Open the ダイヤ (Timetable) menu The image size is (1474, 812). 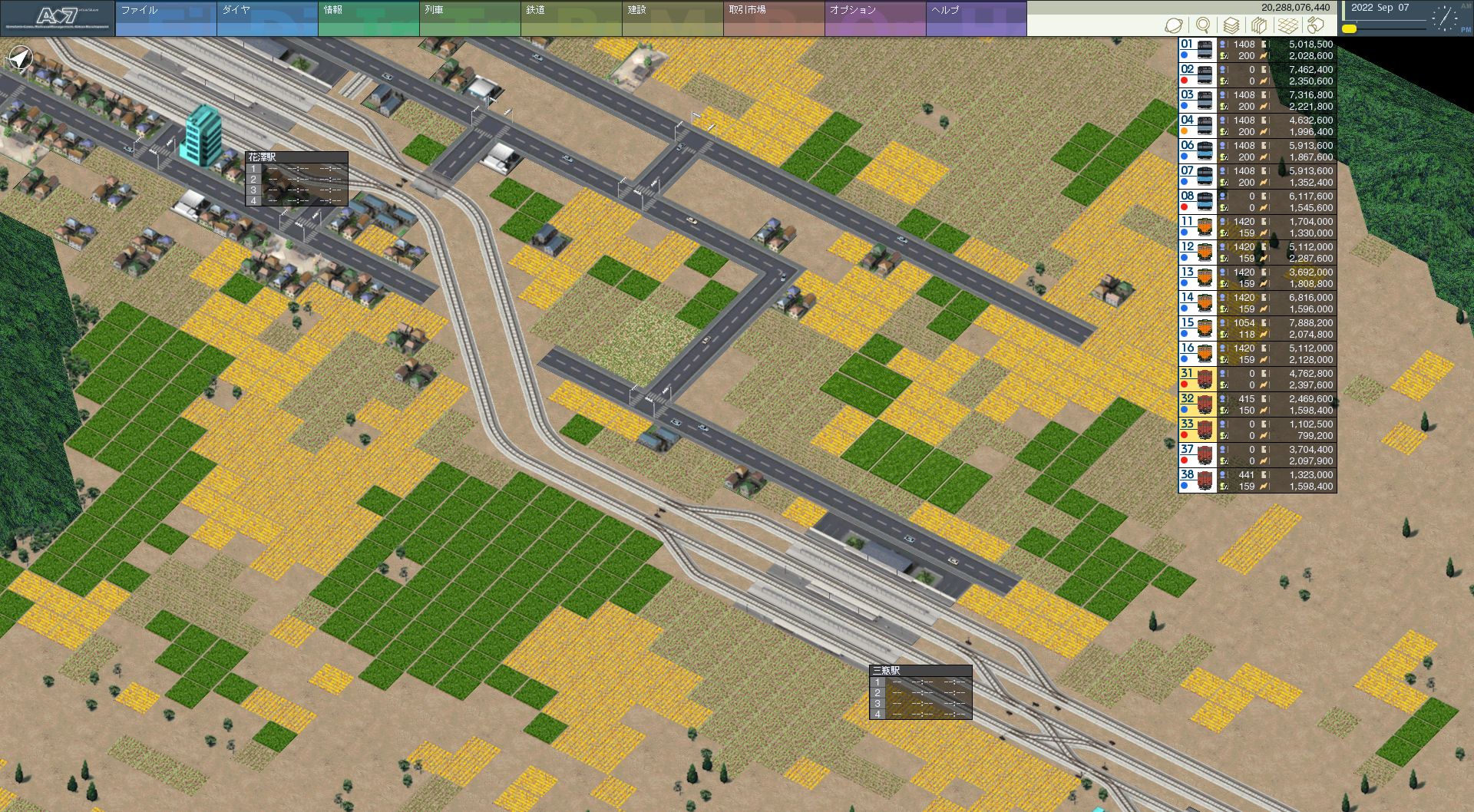[266, 18]
